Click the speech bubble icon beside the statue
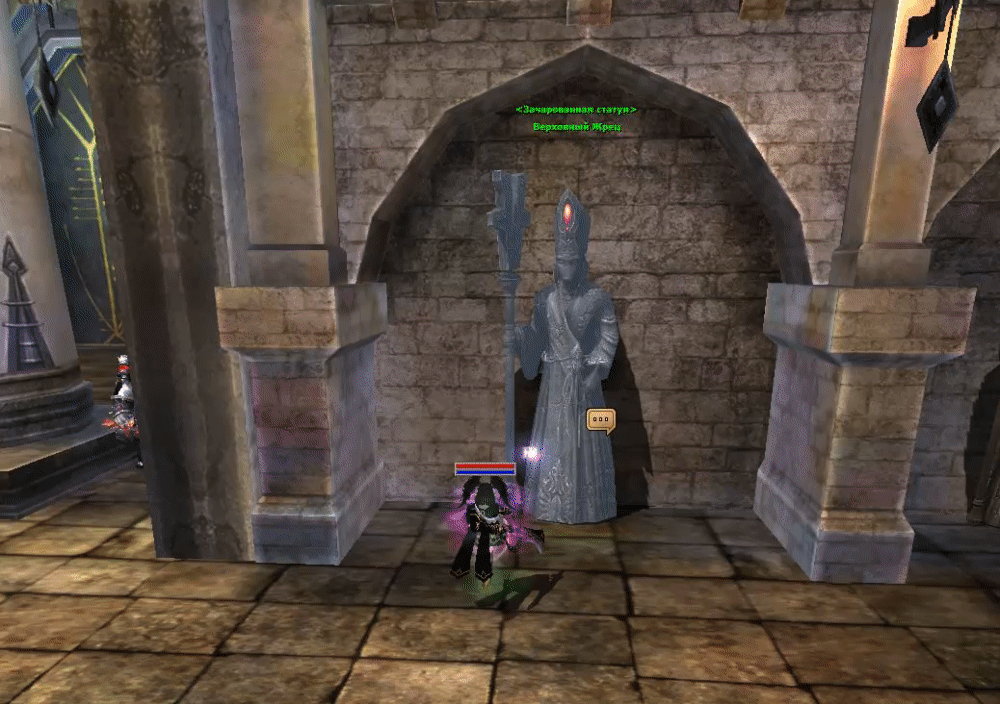 point(600,421)
